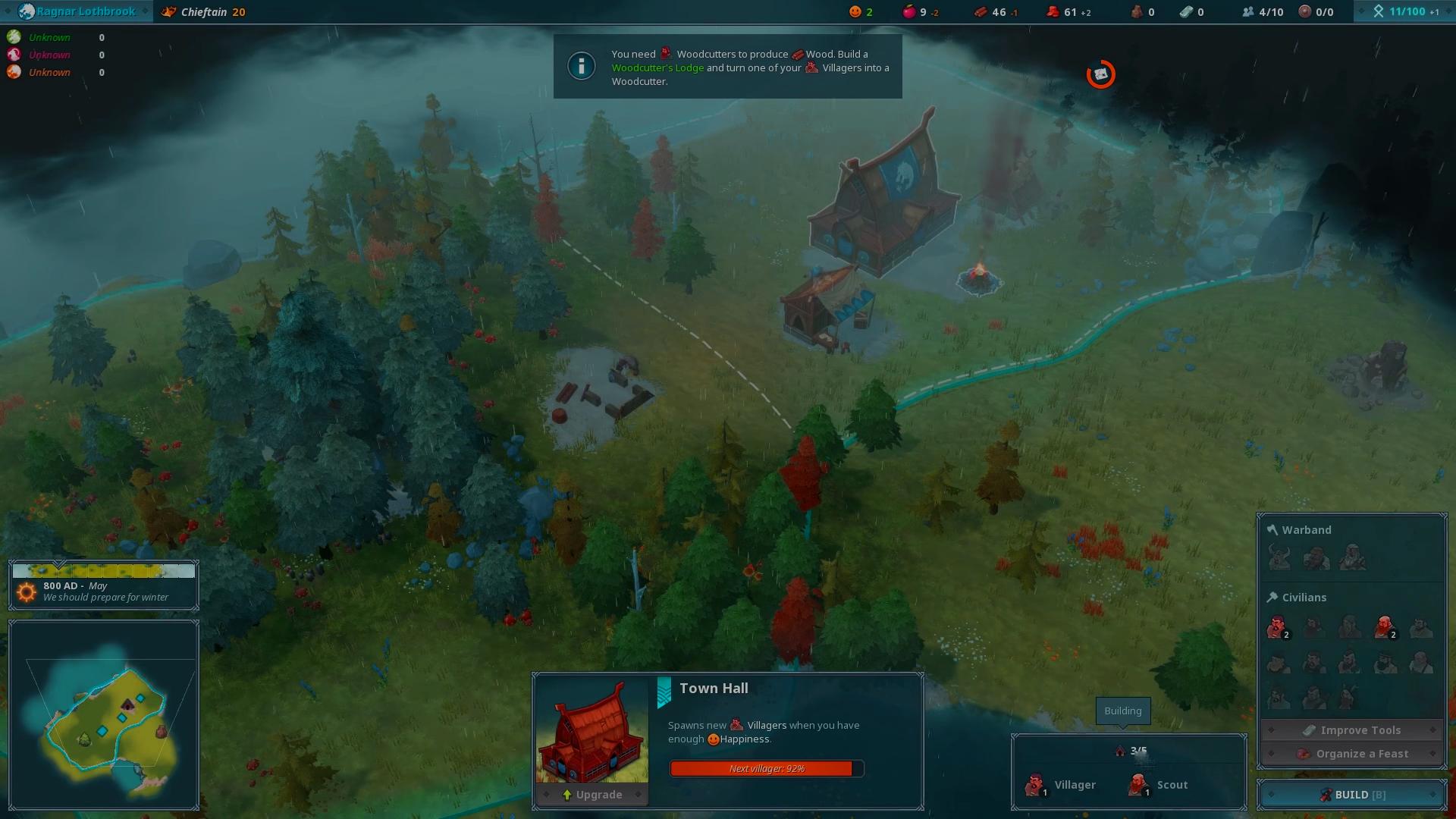Click the Krowns currency icon
1456x819 pixels.
pyautogui.click(x=1053, y=11)
